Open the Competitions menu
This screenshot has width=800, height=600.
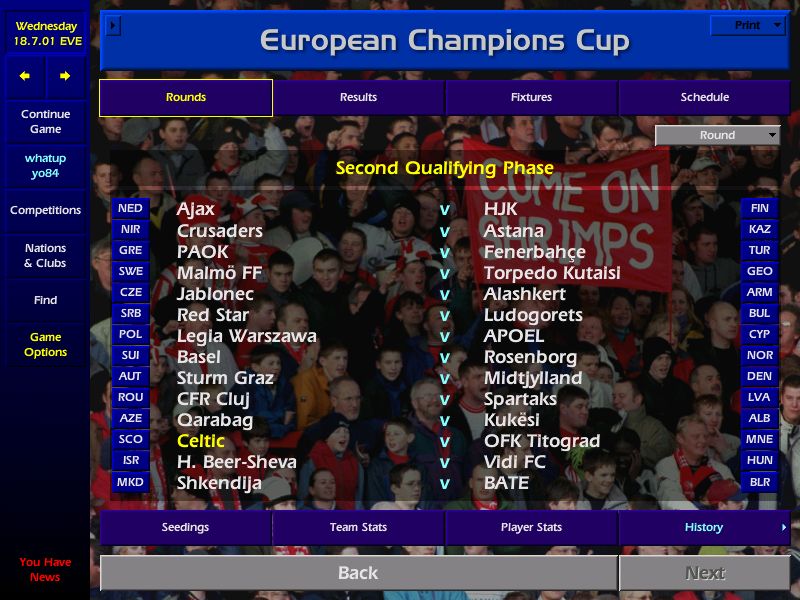(45, 210)
